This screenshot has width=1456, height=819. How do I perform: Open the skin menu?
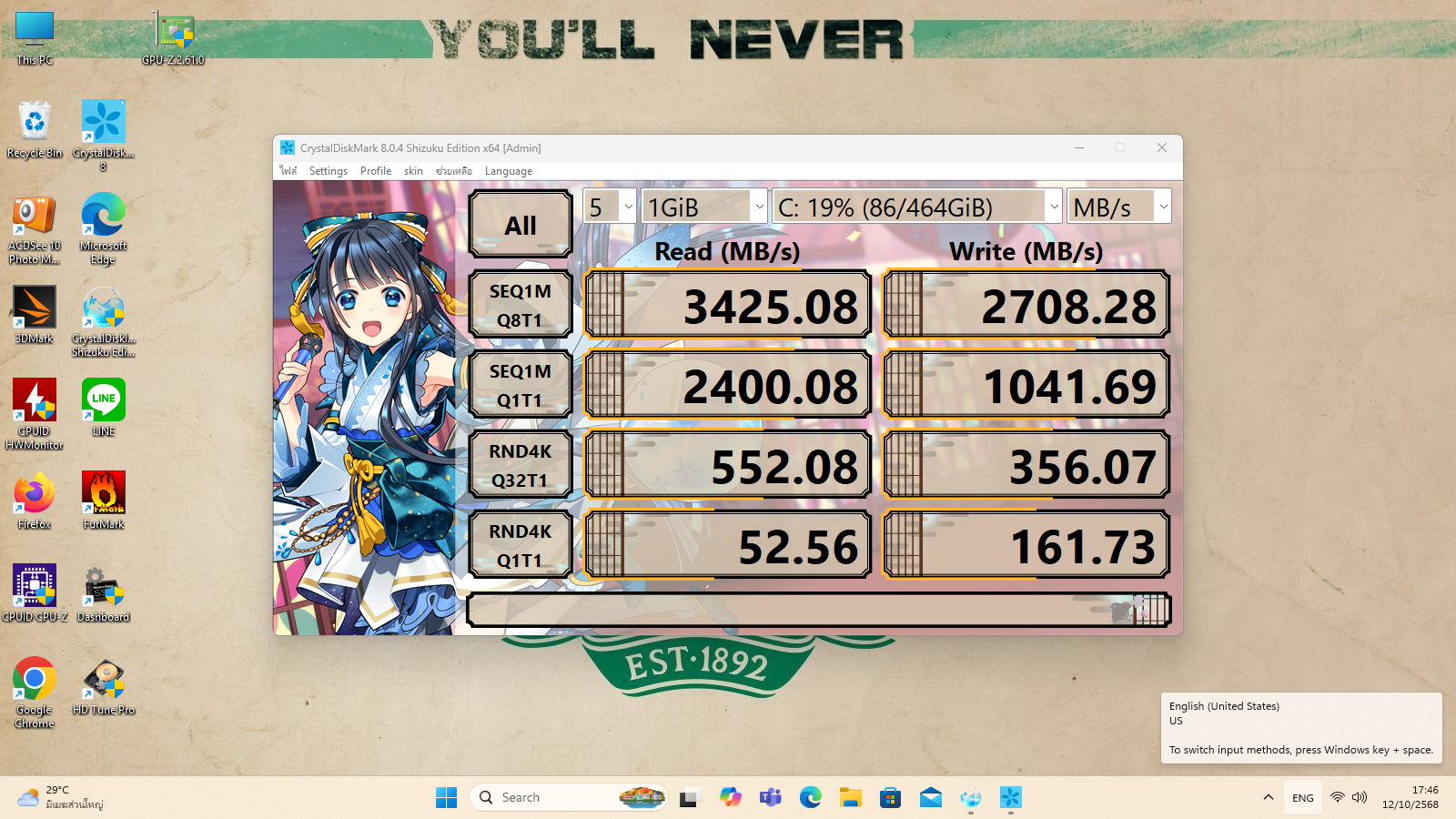(x=413, y=171)
